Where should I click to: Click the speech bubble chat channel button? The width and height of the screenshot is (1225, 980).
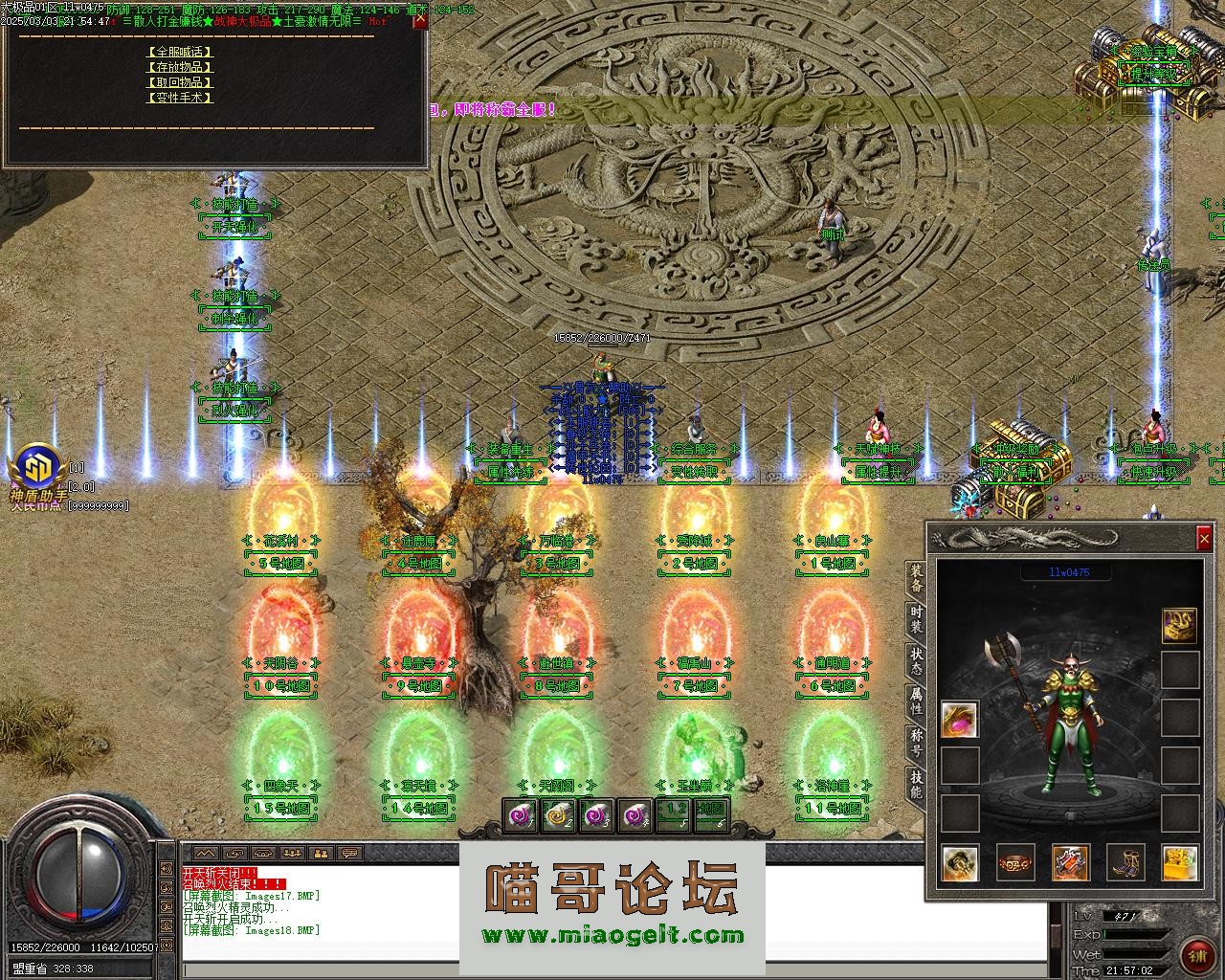point(350,853)
